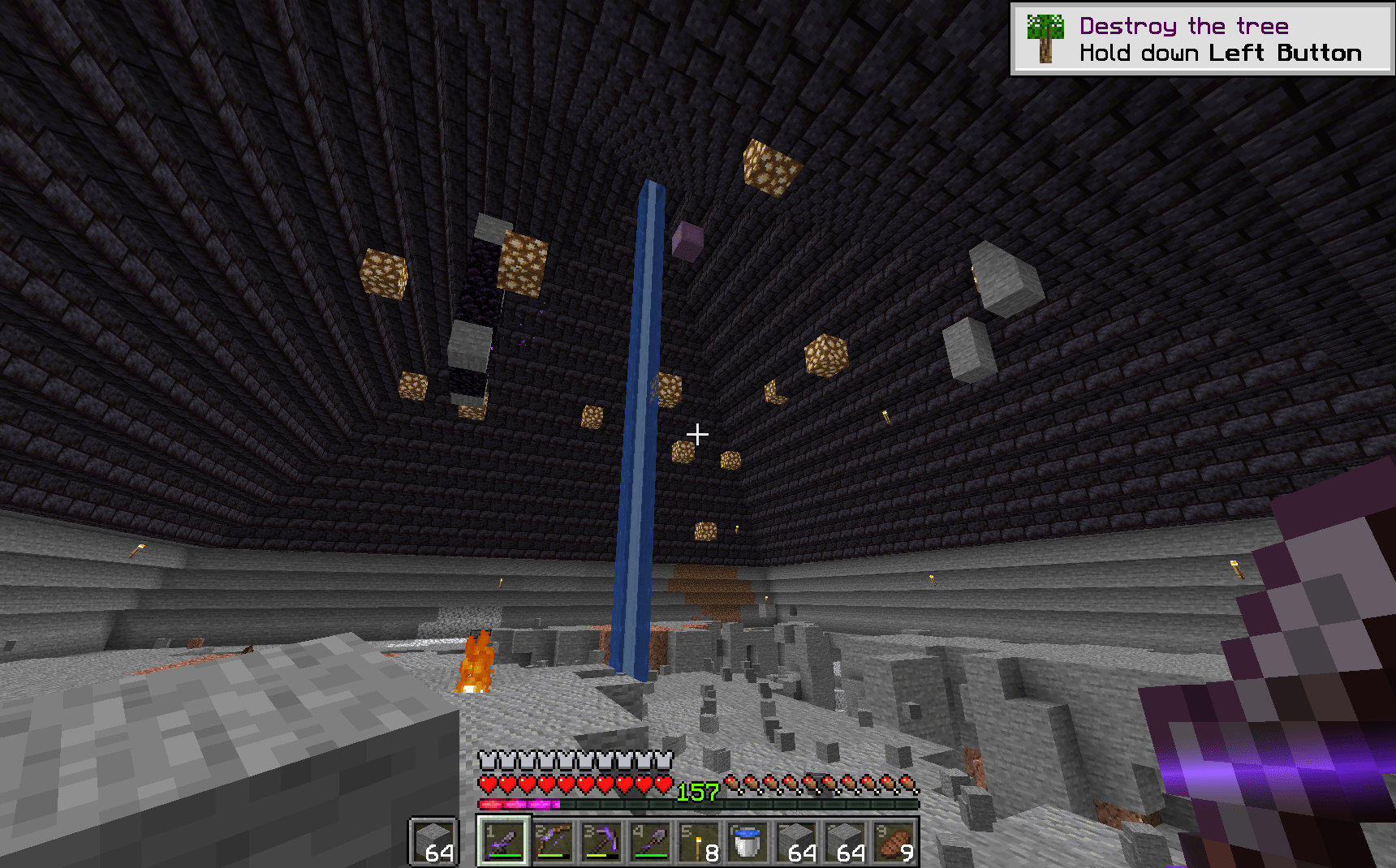
Task: Select the cooked porkchops in hotbar slot 9
Action: pos(894,842)
